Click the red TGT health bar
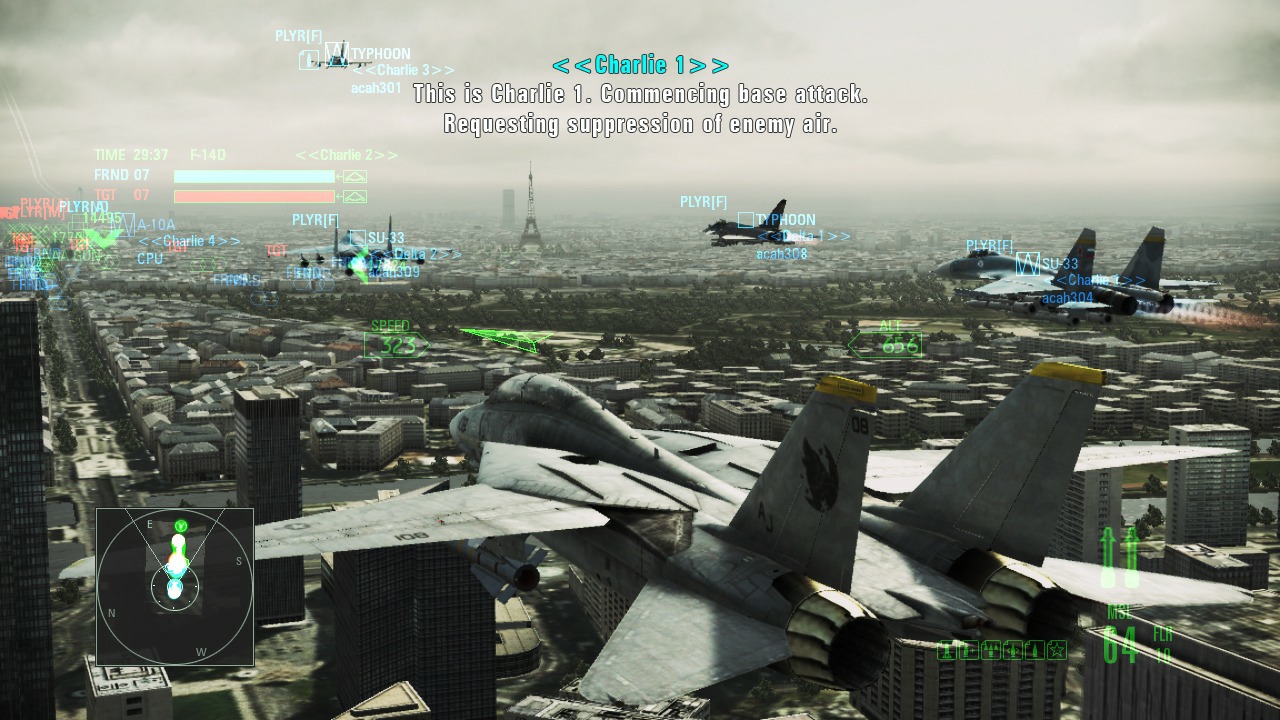Viewport: 1280px width, 720px height. pyautogui.click(x=255, y=195)
